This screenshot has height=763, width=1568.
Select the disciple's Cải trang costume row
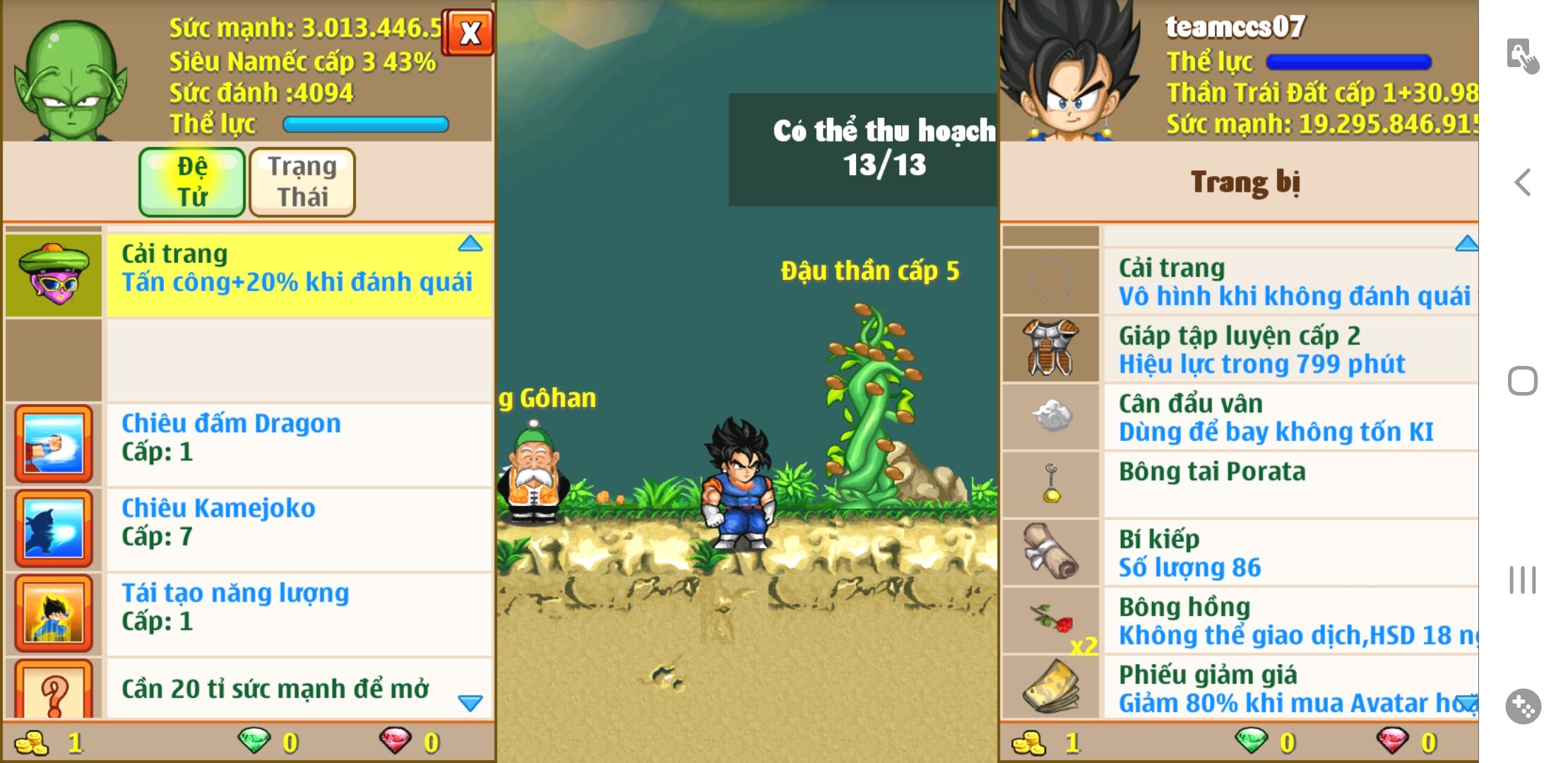[x=297, y=275]
